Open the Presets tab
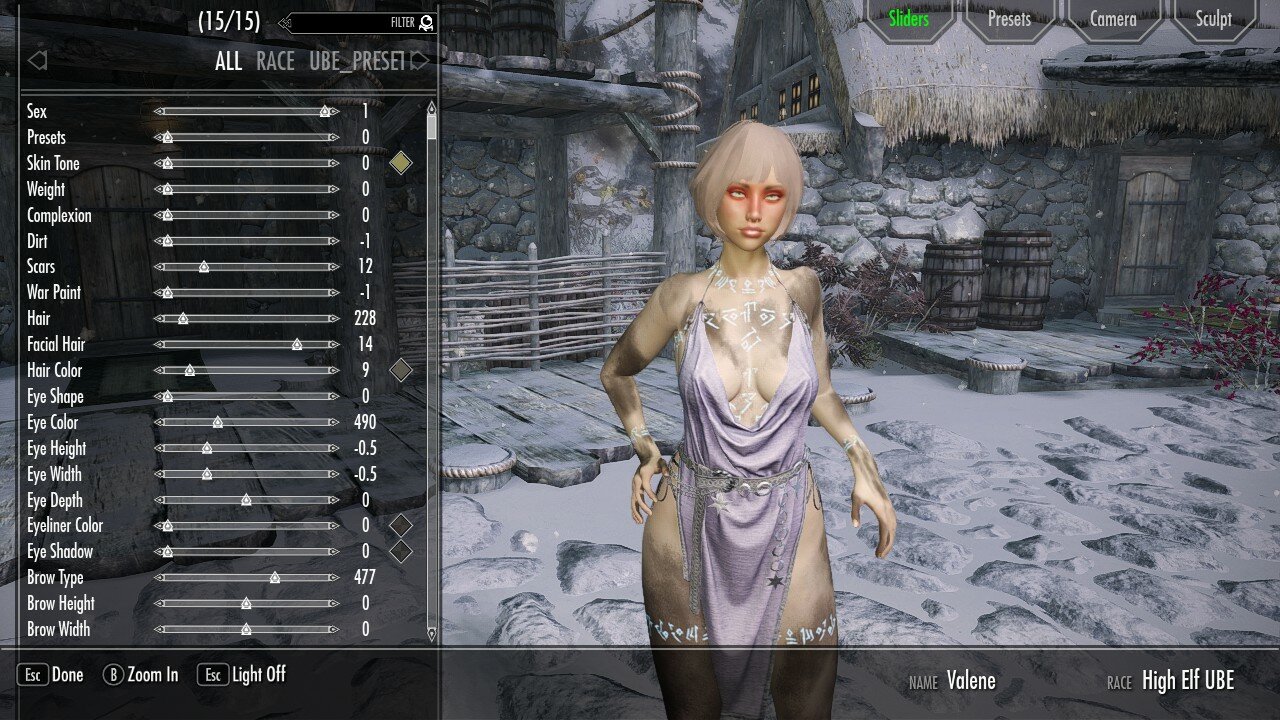Viewport: 1280px width, 720px height. tap(1009, 19)
